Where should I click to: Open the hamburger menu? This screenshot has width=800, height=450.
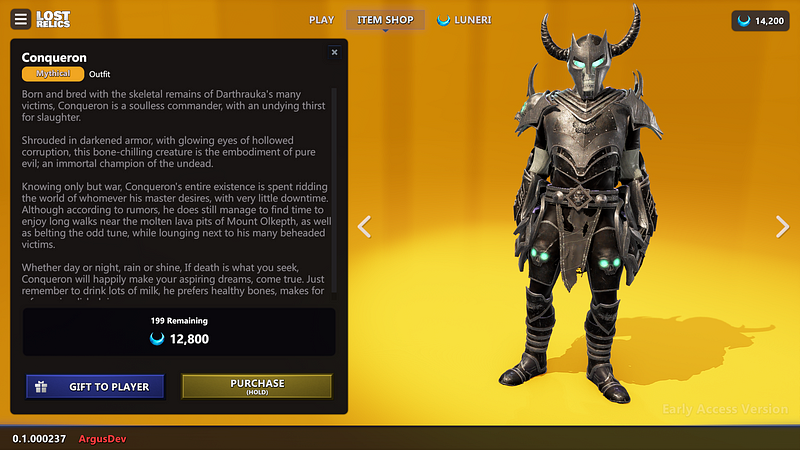tap(21, 20)
